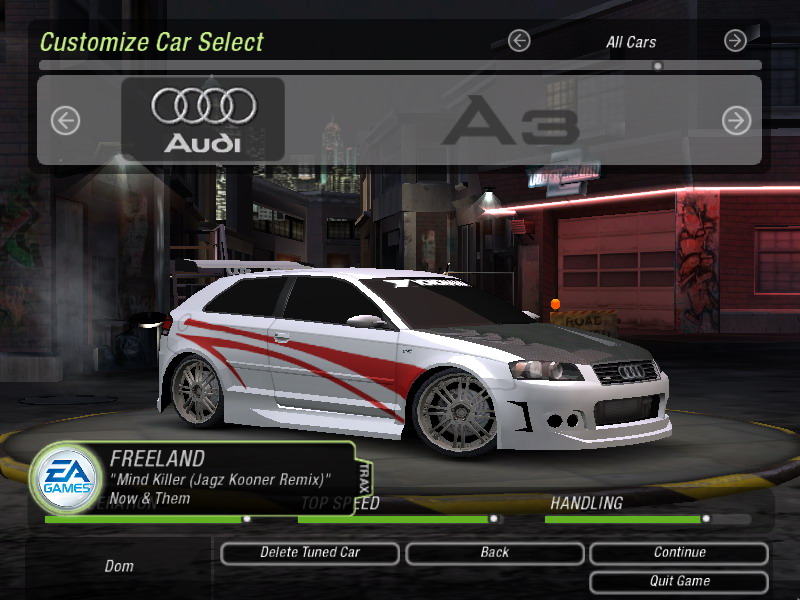Screen dimensions: 800x600
Task: Delete the tuned car
Action: click(x=310, y=552)
